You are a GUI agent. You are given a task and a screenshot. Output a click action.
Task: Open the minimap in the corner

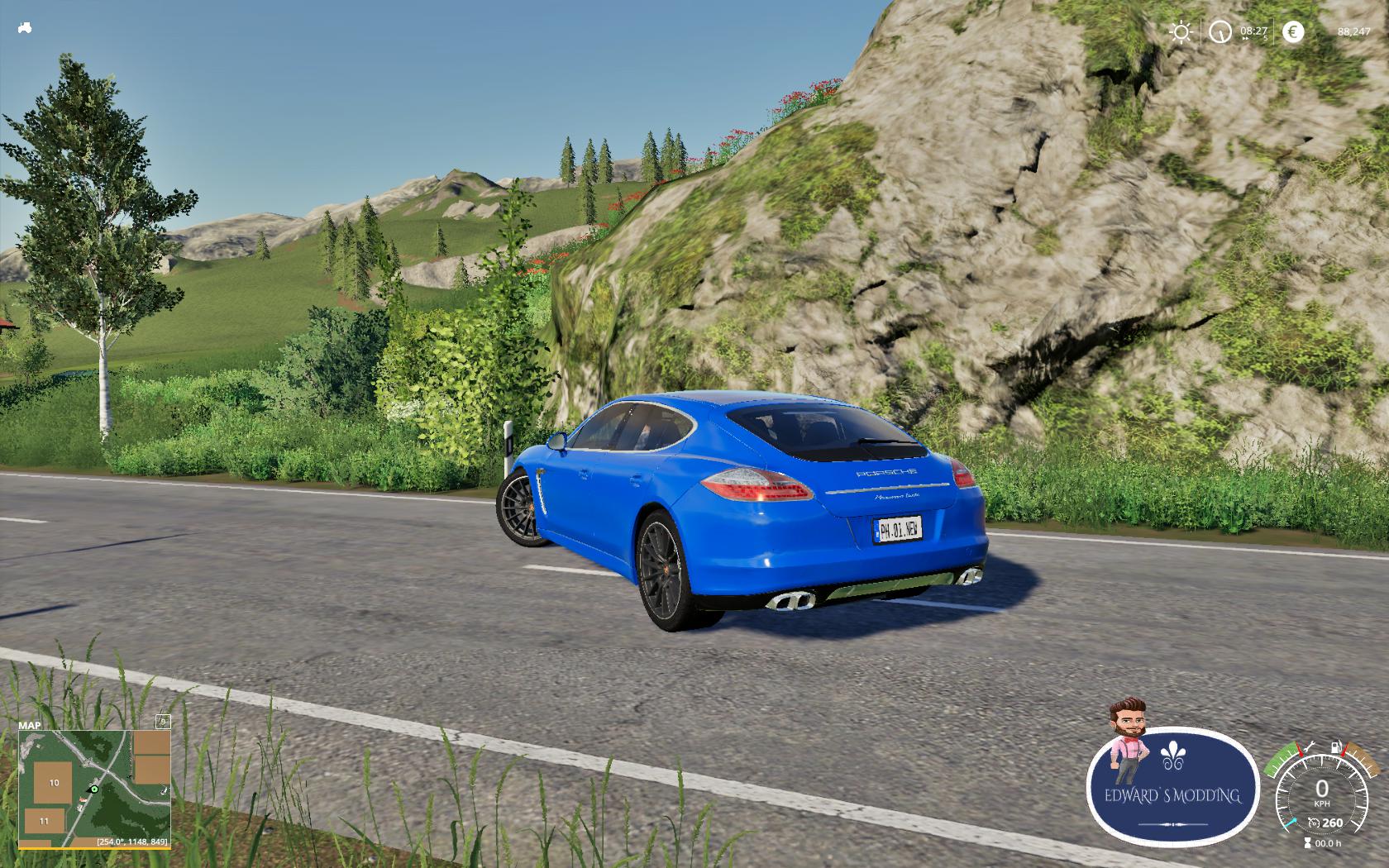tap(94, 789)
